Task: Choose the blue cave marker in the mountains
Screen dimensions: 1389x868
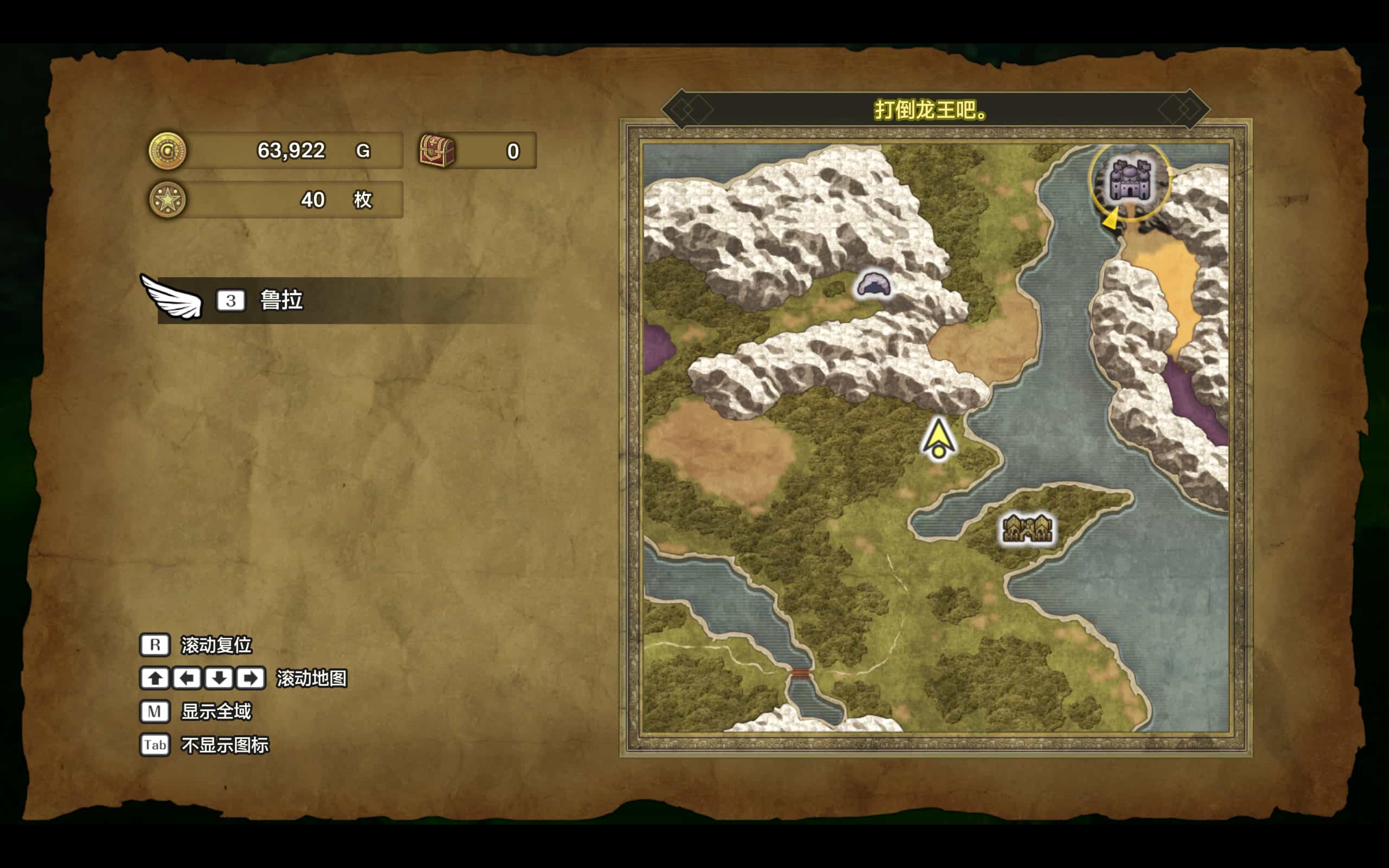Action: (x=873, y=285)
